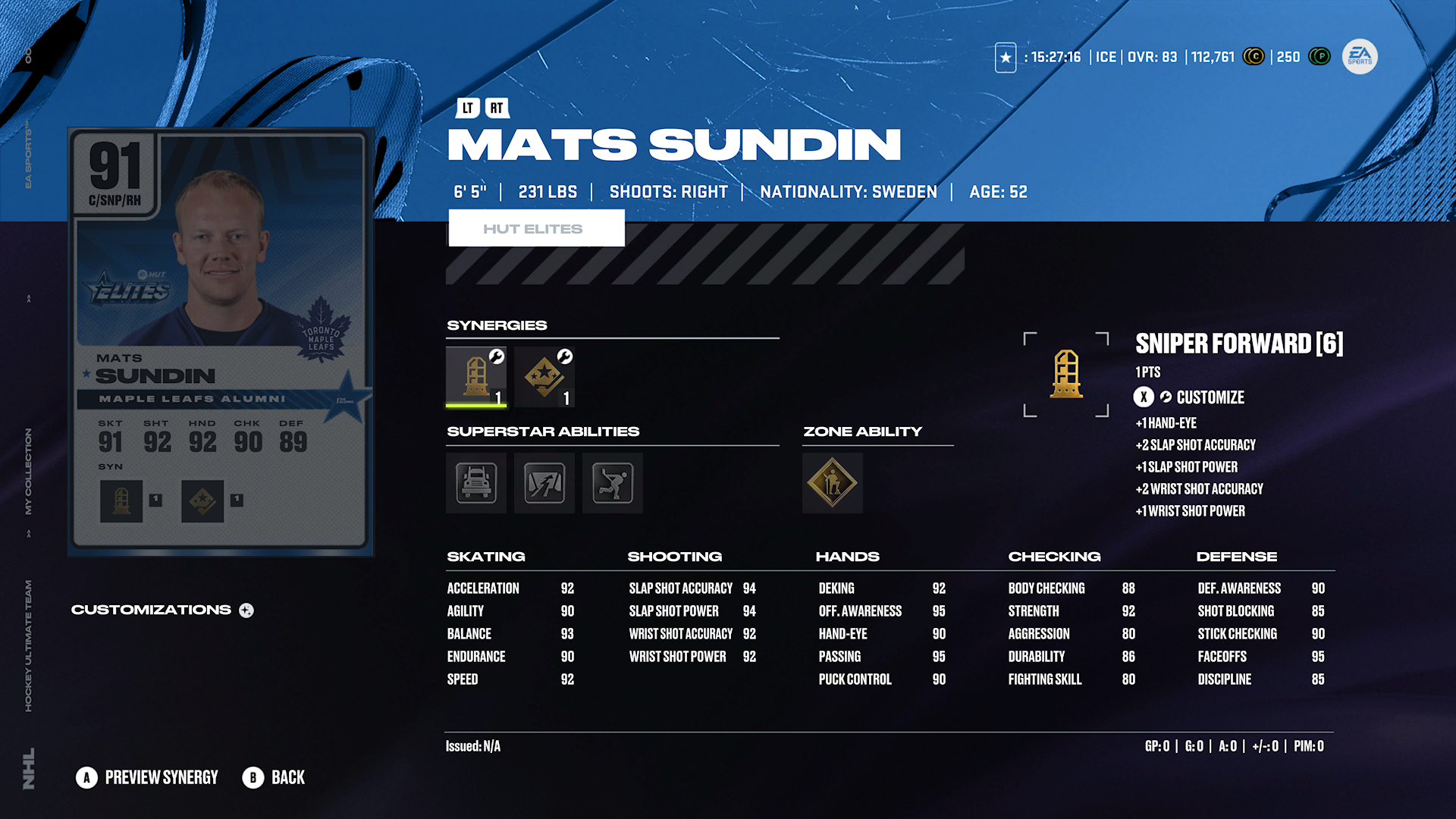Click the EA Sports logo
The width and height of the screenshot is (1456, 819).
tap(1358, 57)
